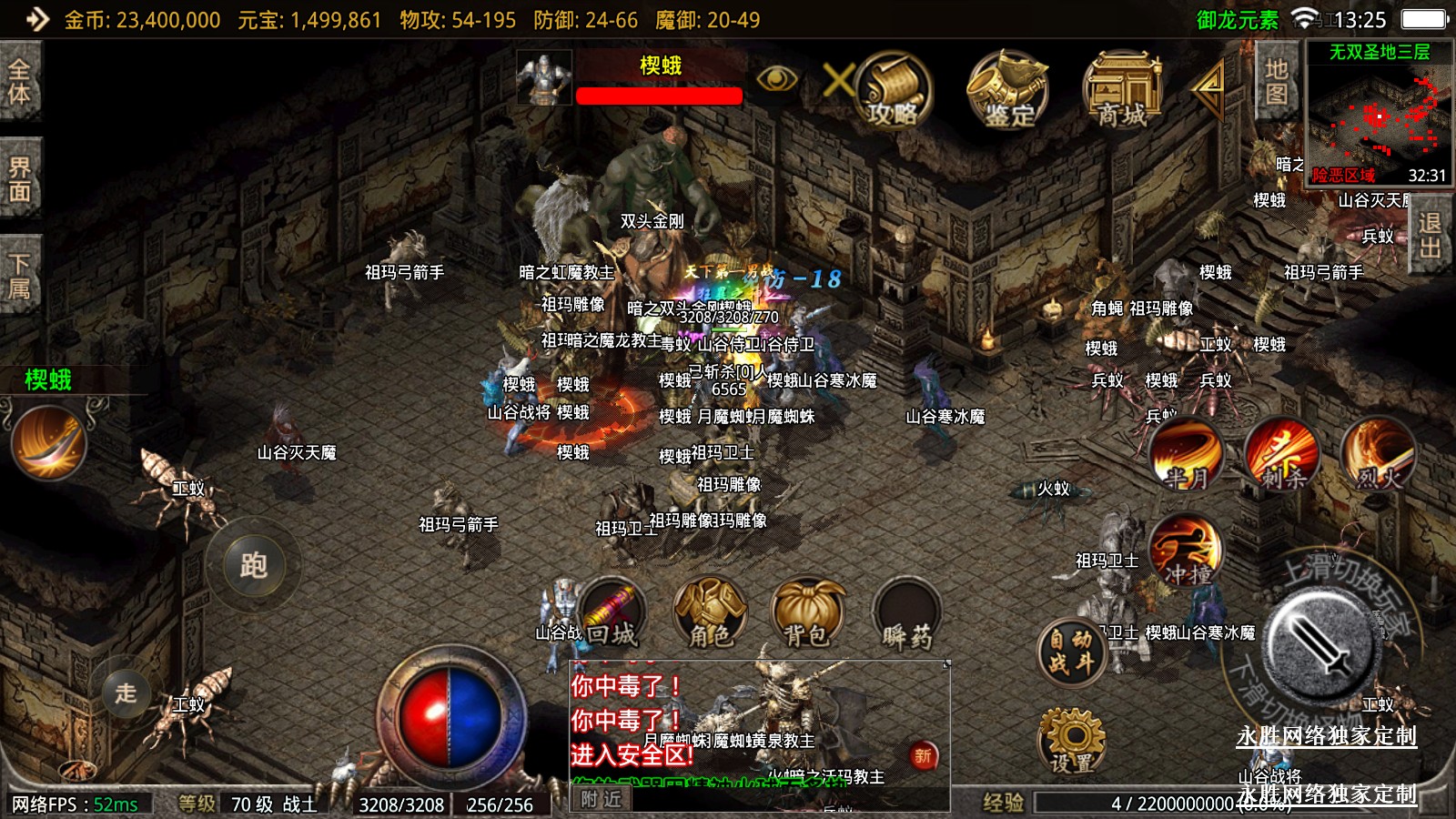Trigger the 冲撞 charge skill
Viewport: 1456px width, 819px height.
click(1186, 551)
